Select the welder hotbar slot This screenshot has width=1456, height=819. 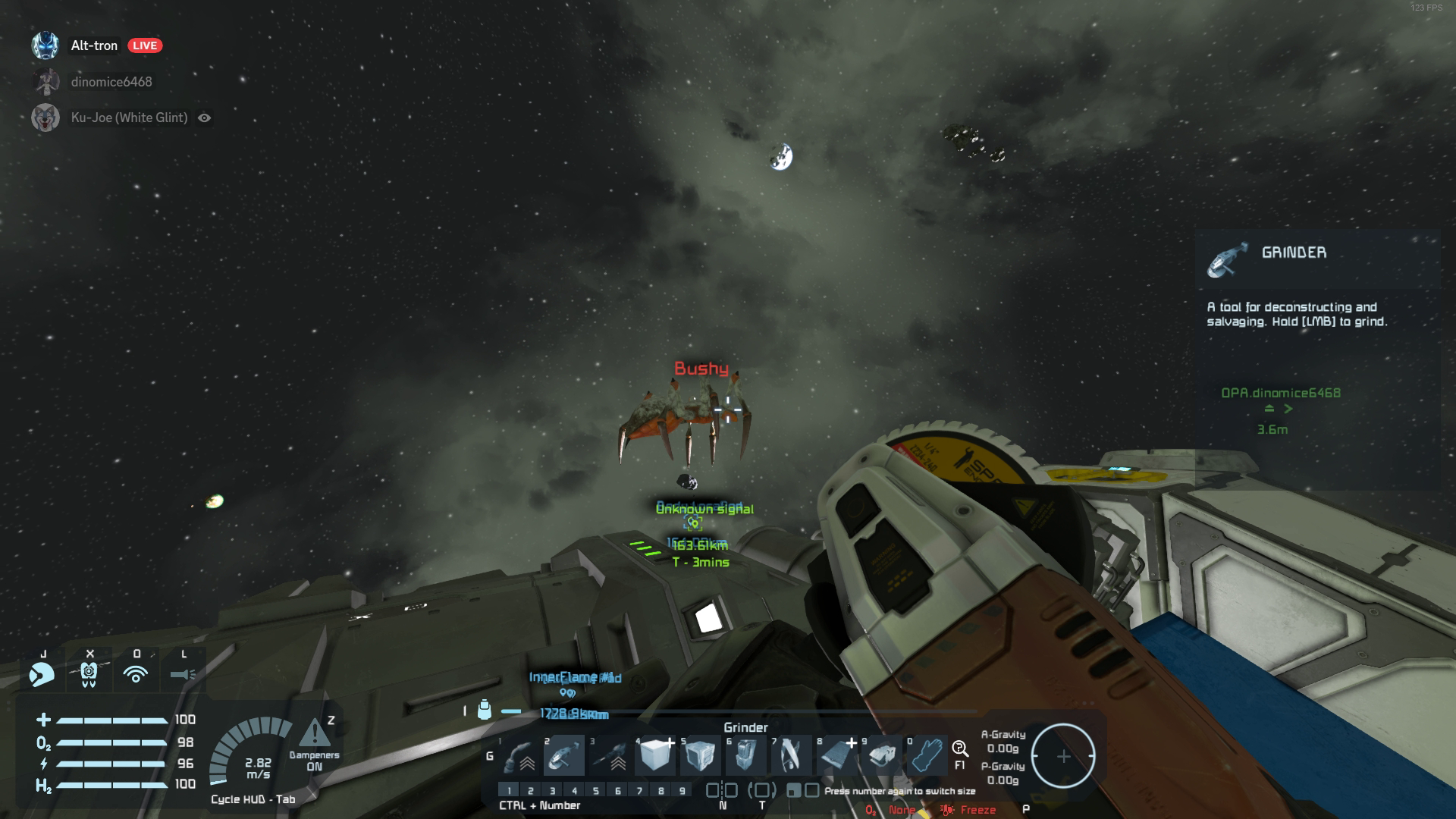click(519, 755)
